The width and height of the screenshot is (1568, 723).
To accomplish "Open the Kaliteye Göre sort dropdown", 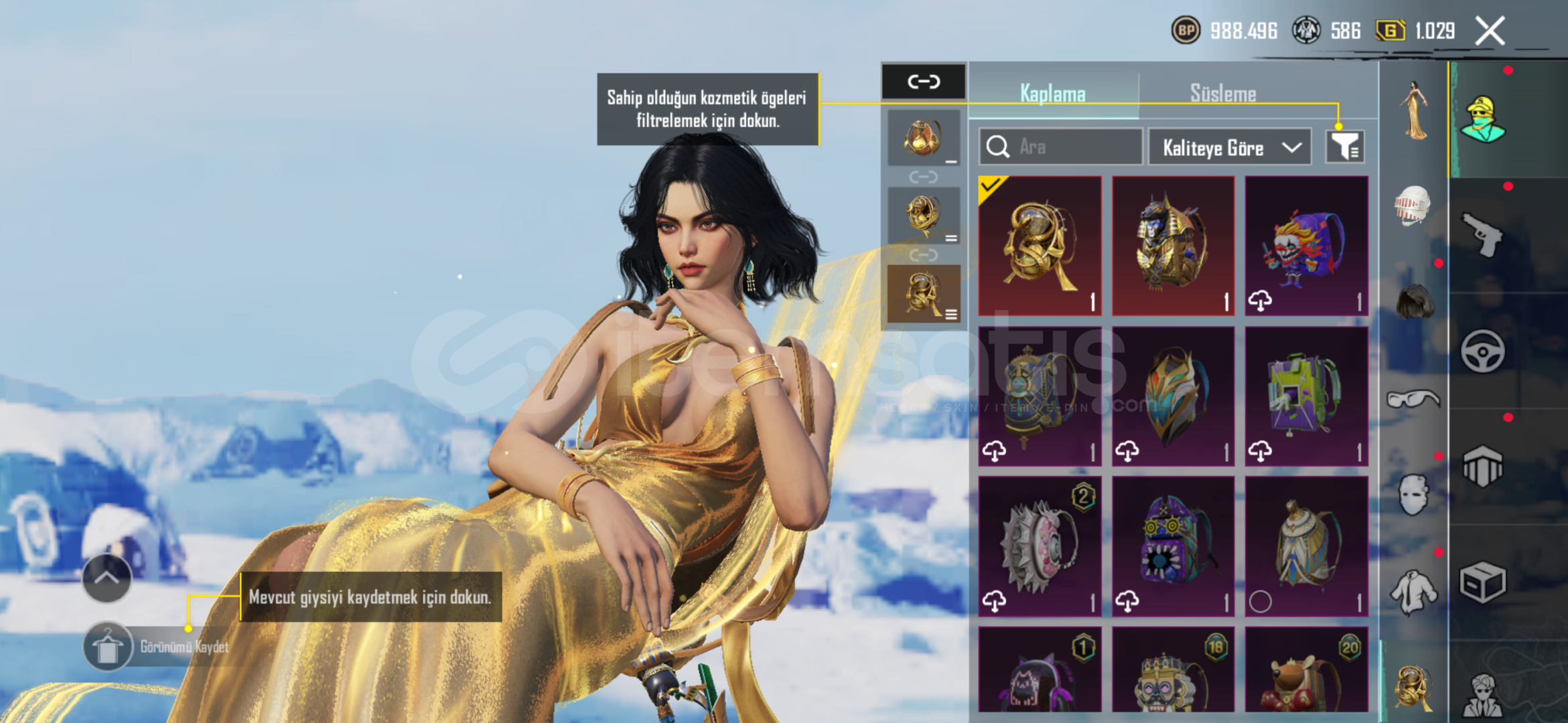I will tap(1230, 147).
